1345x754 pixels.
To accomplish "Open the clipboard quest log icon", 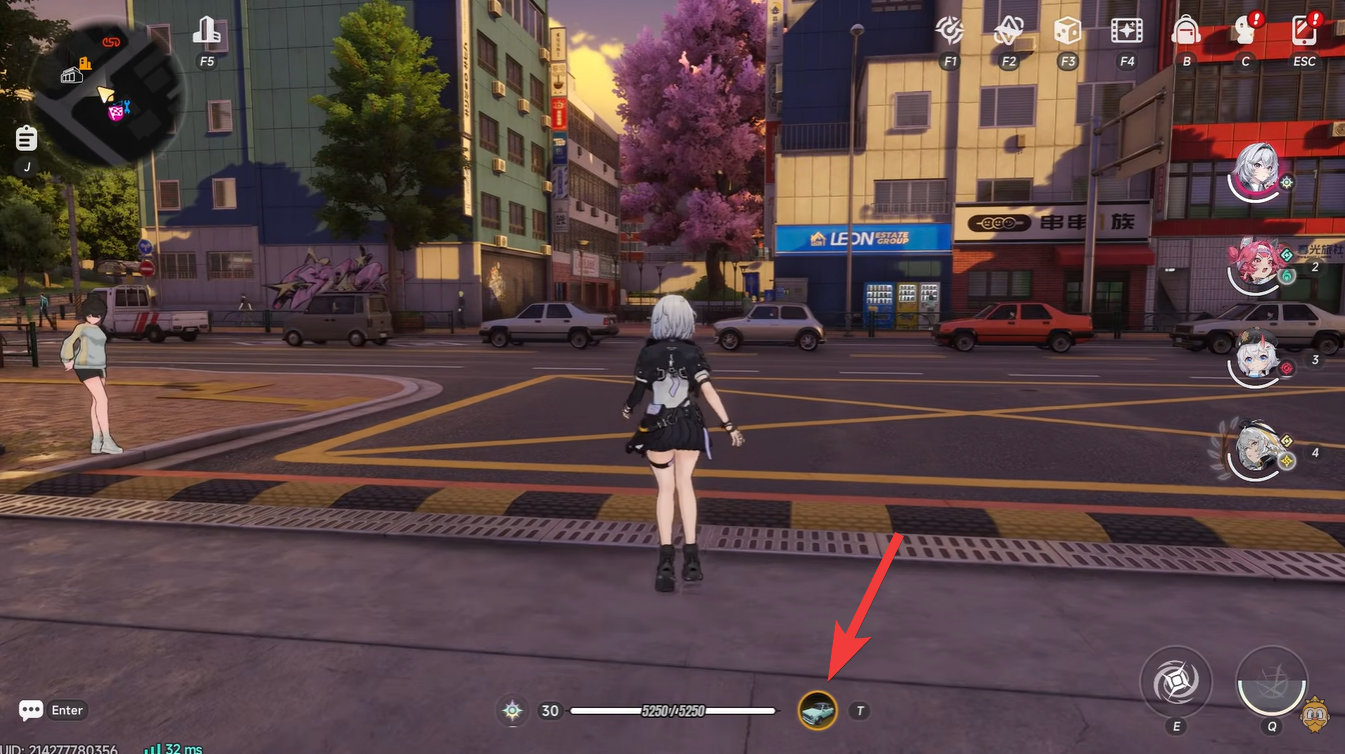I will click(27, 139).
